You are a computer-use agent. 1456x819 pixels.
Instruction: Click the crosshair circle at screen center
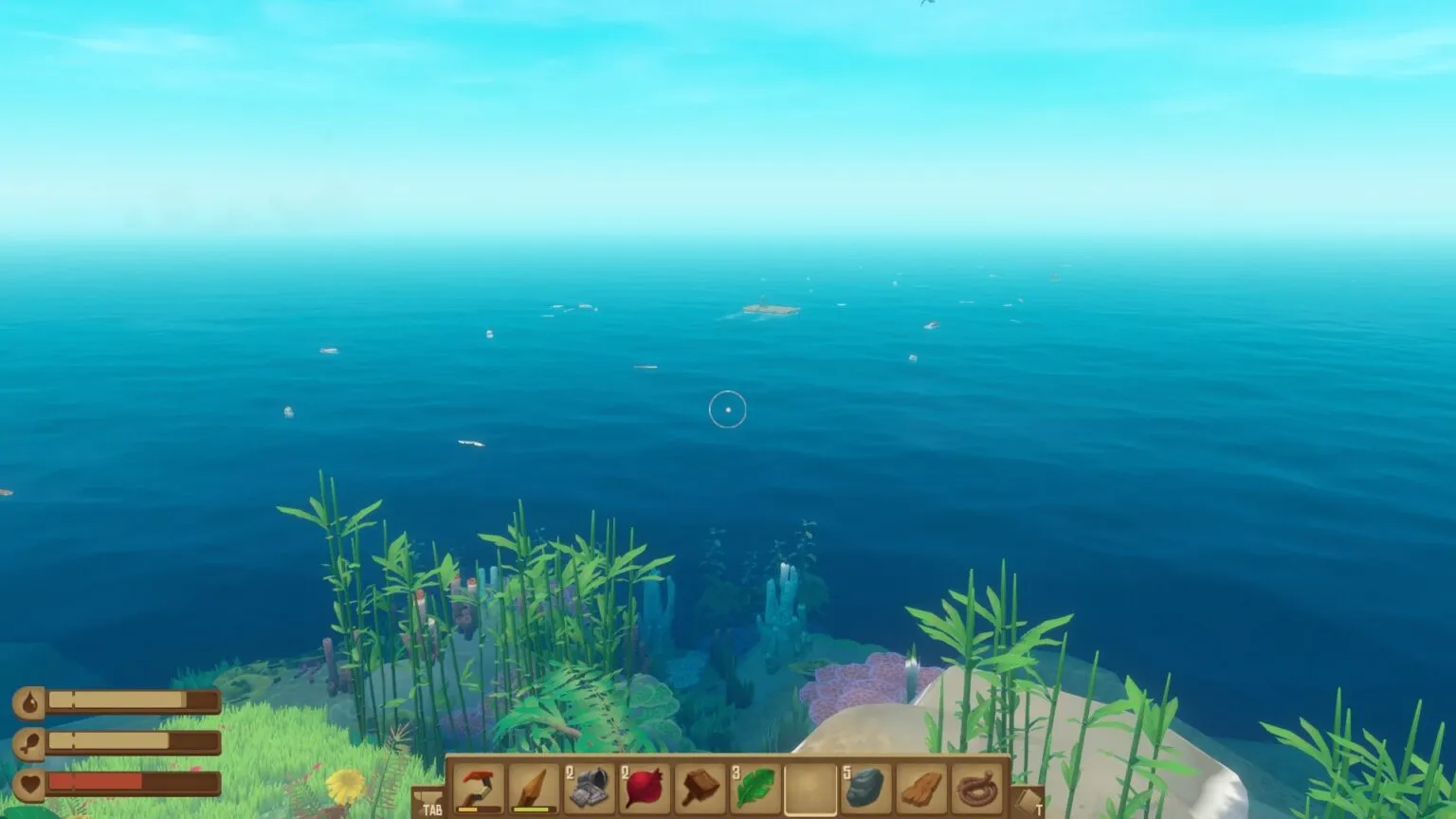click(x=729, y=408)
